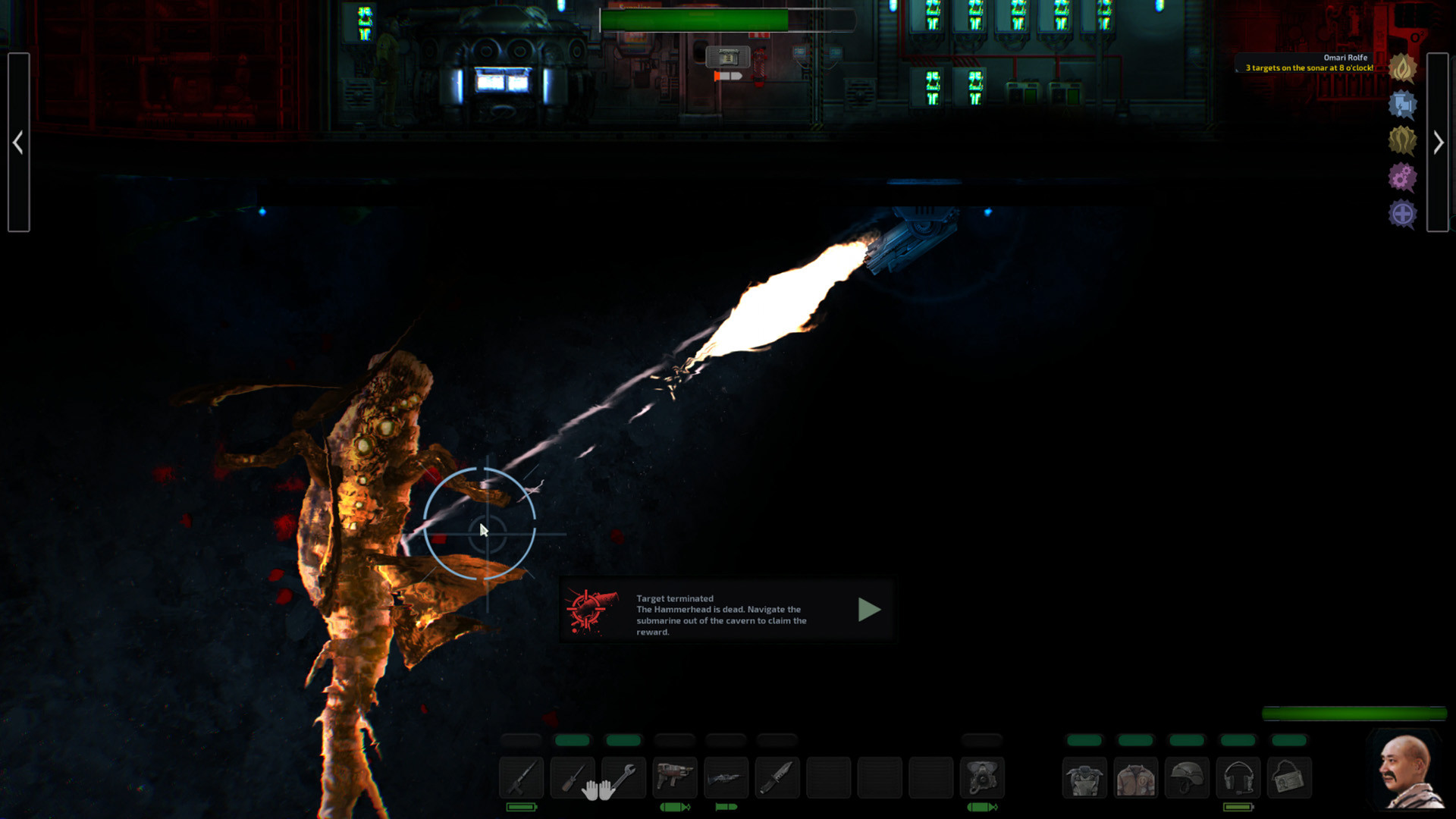This screenshot has width=1456, height=819.
Task: Click the ballistic helmet equipment slot
Action: [x=1187, y=777]
